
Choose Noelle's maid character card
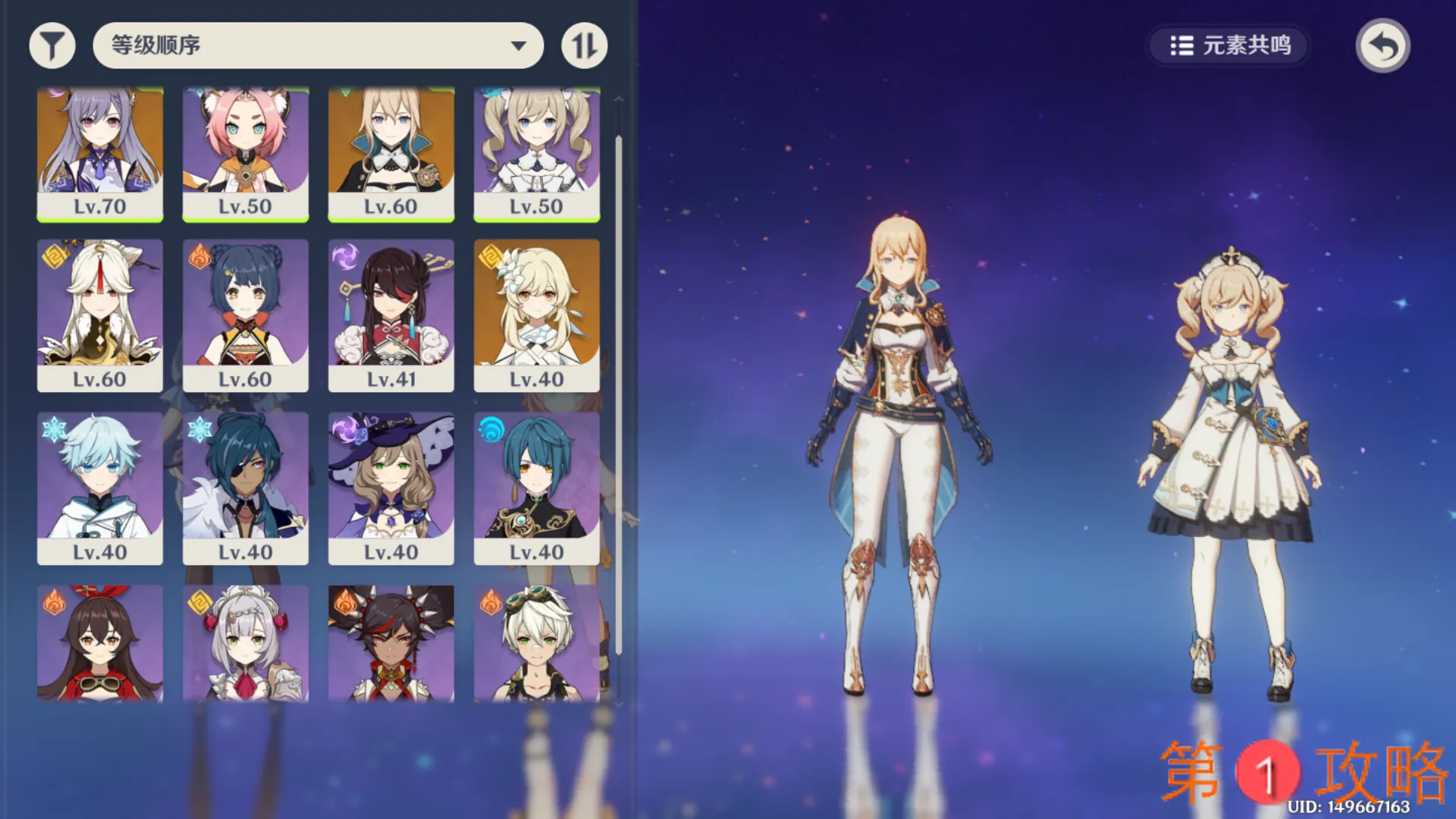tap(246, 643)
